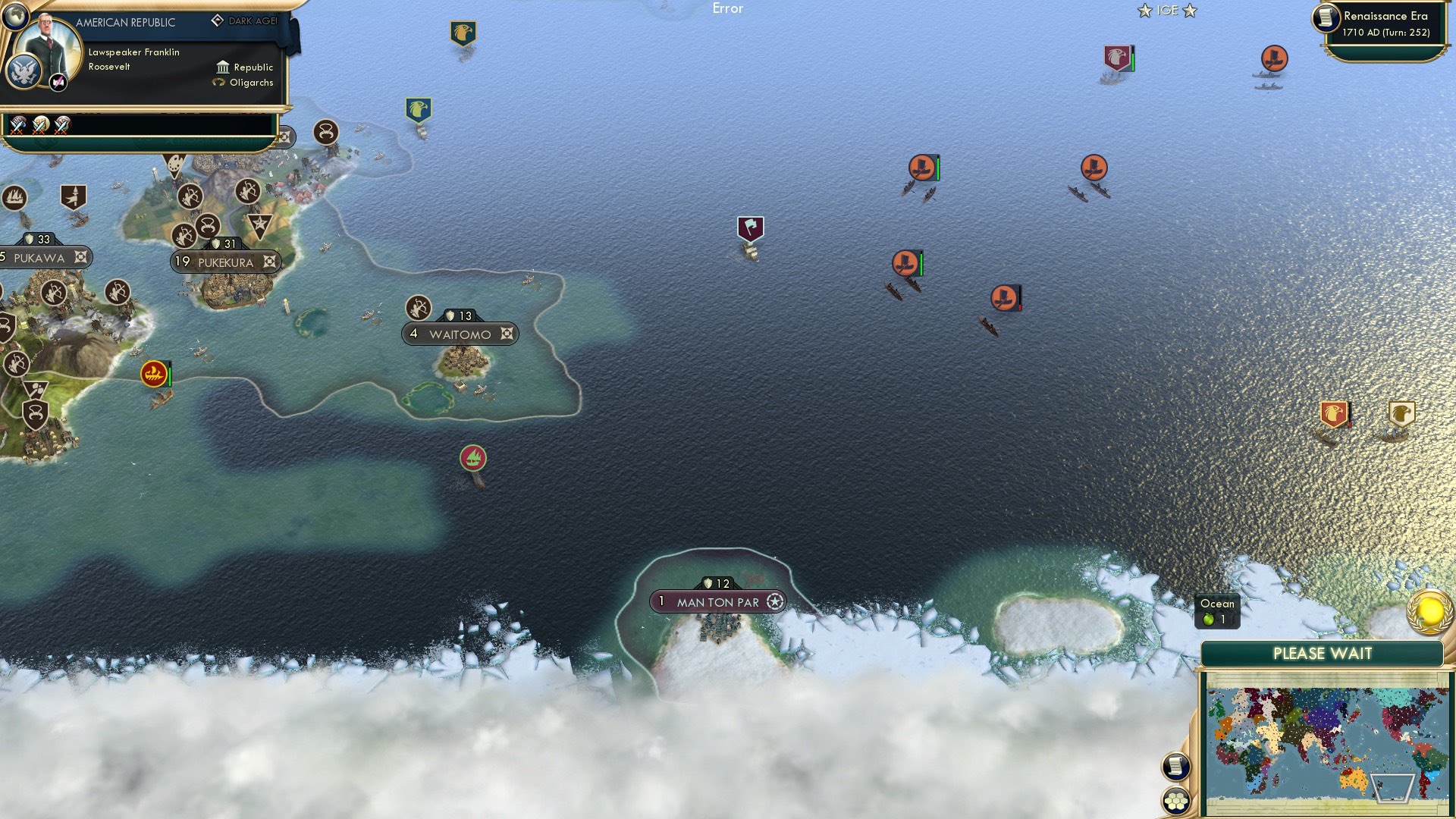Click the red war canoe icon near the coast
The width and height of the screenshot is (1456, 819).
[x=155, y=372]
